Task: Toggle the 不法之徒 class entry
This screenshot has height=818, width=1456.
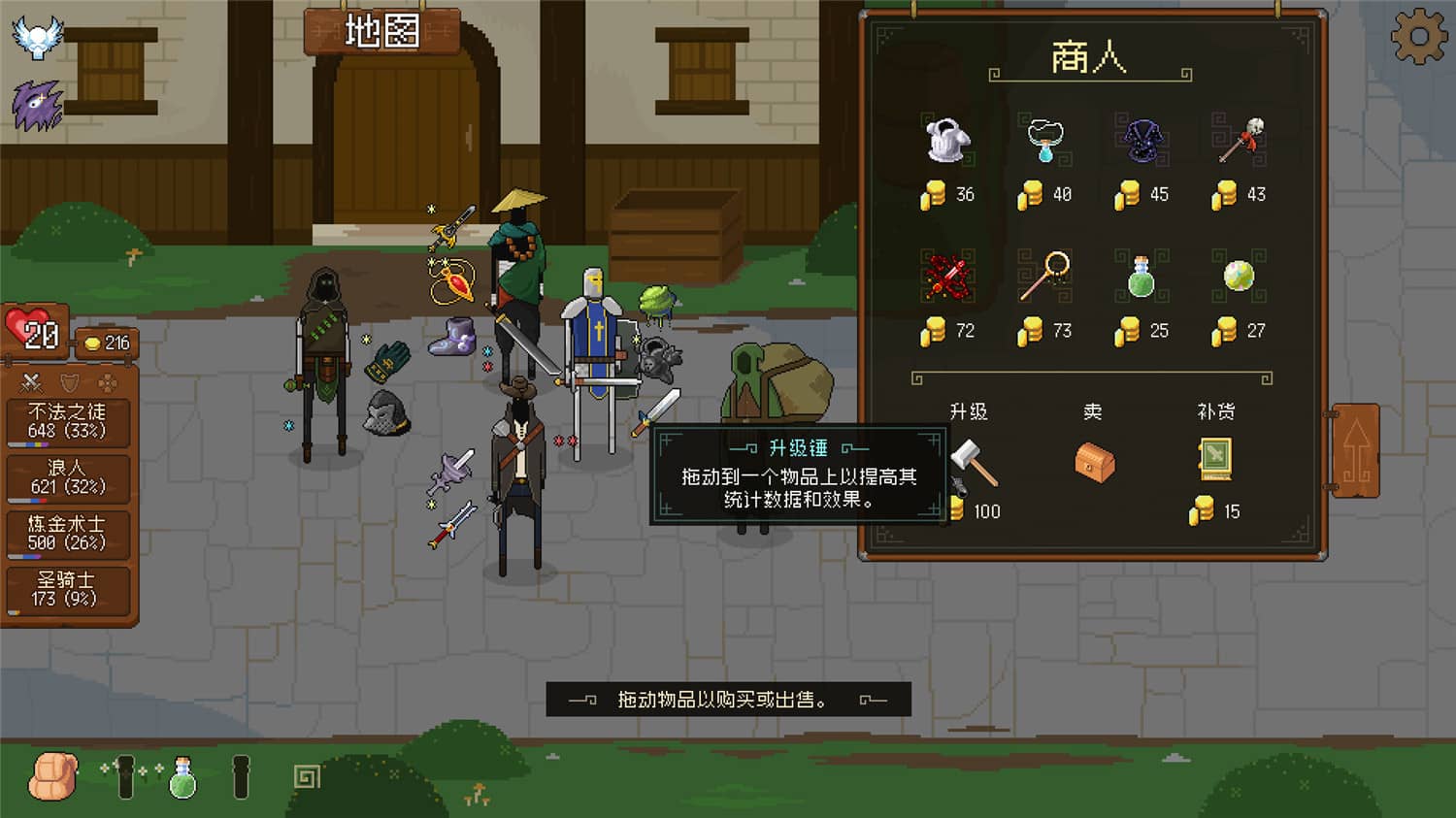Action: point(68,419)
